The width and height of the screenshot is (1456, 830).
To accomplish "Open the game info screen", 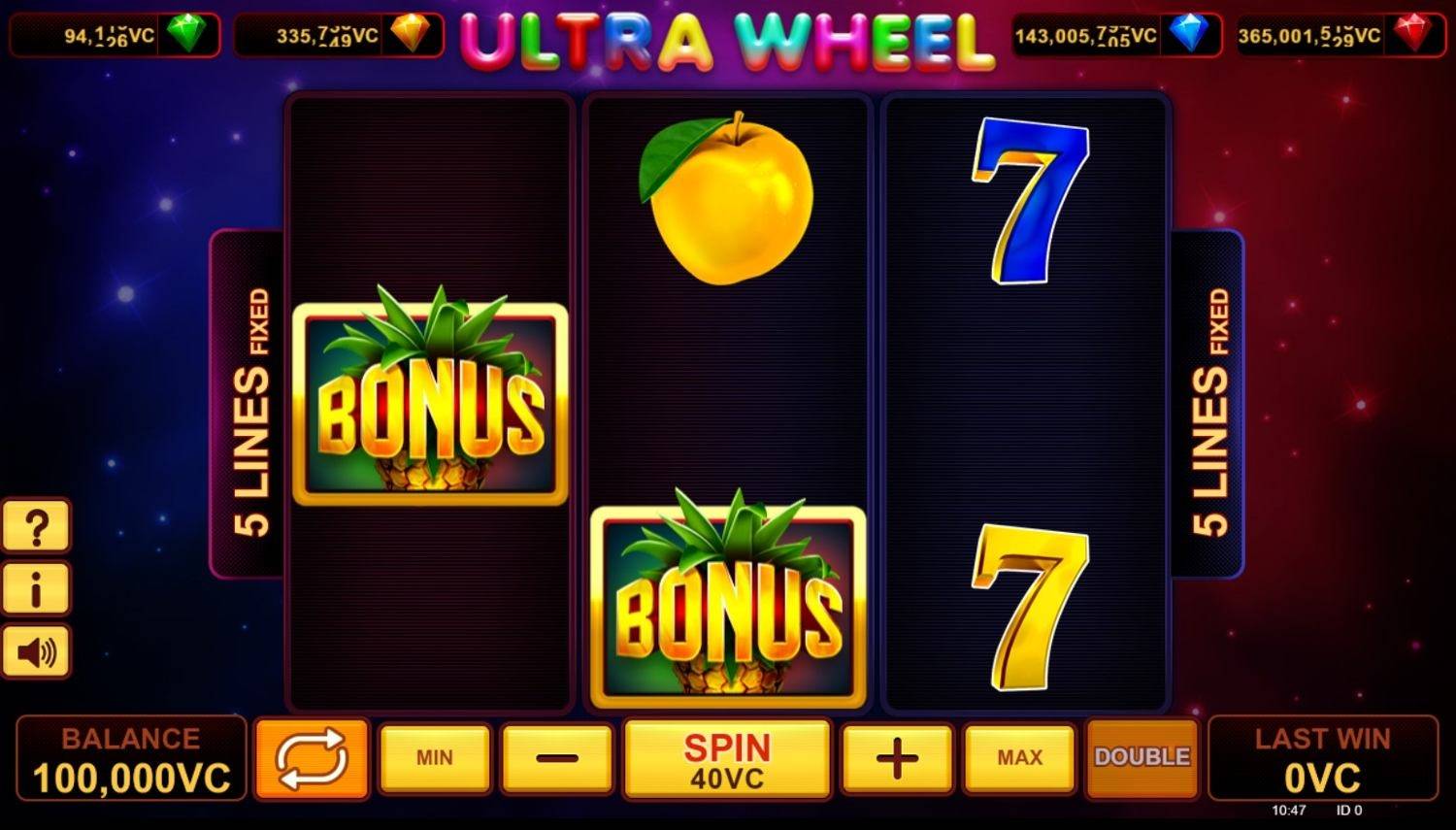I will point(37,588).
